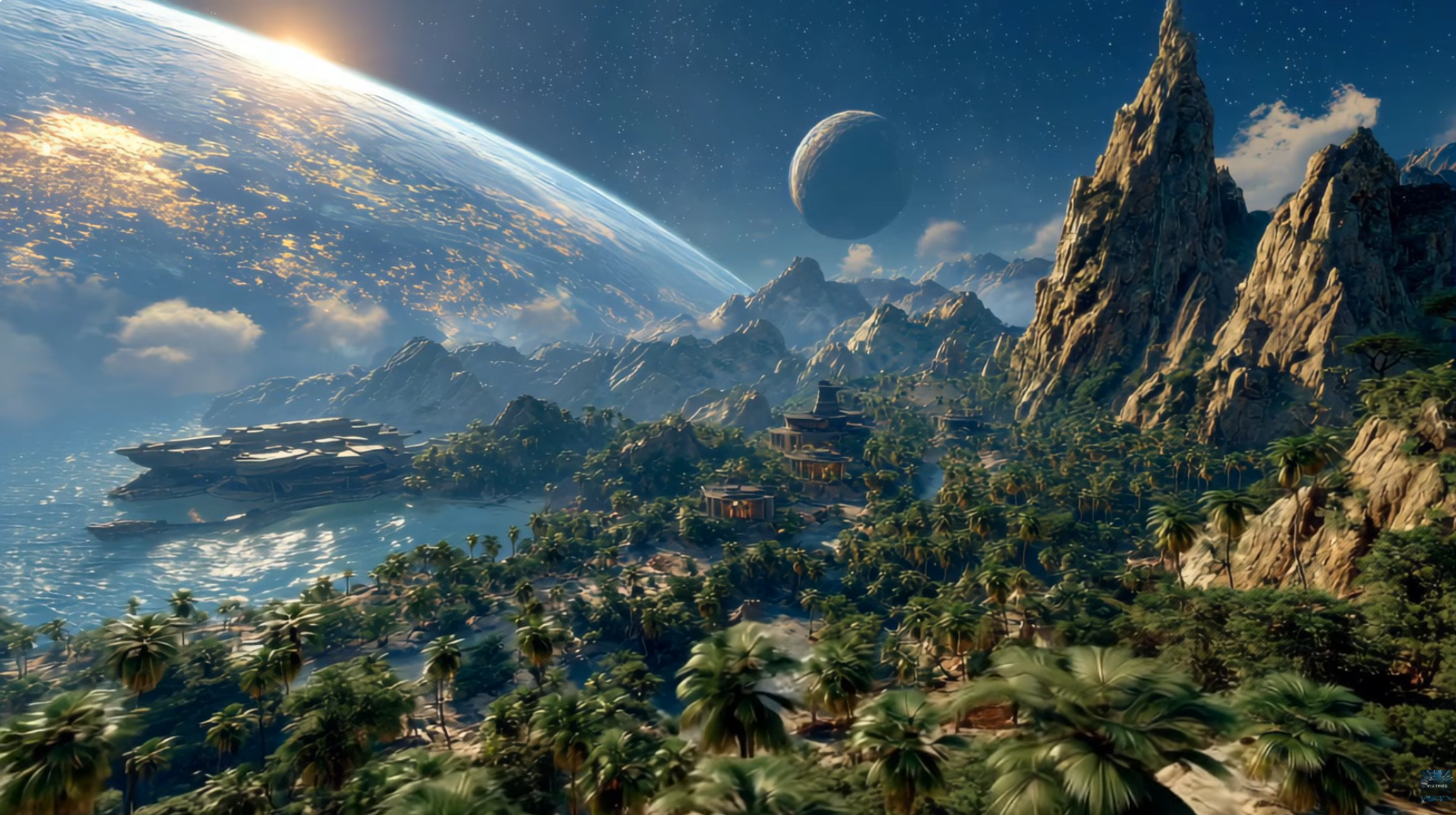
Task: Click the VIATHOS channel watermark thumbnail
Action: pos(1435,785)
